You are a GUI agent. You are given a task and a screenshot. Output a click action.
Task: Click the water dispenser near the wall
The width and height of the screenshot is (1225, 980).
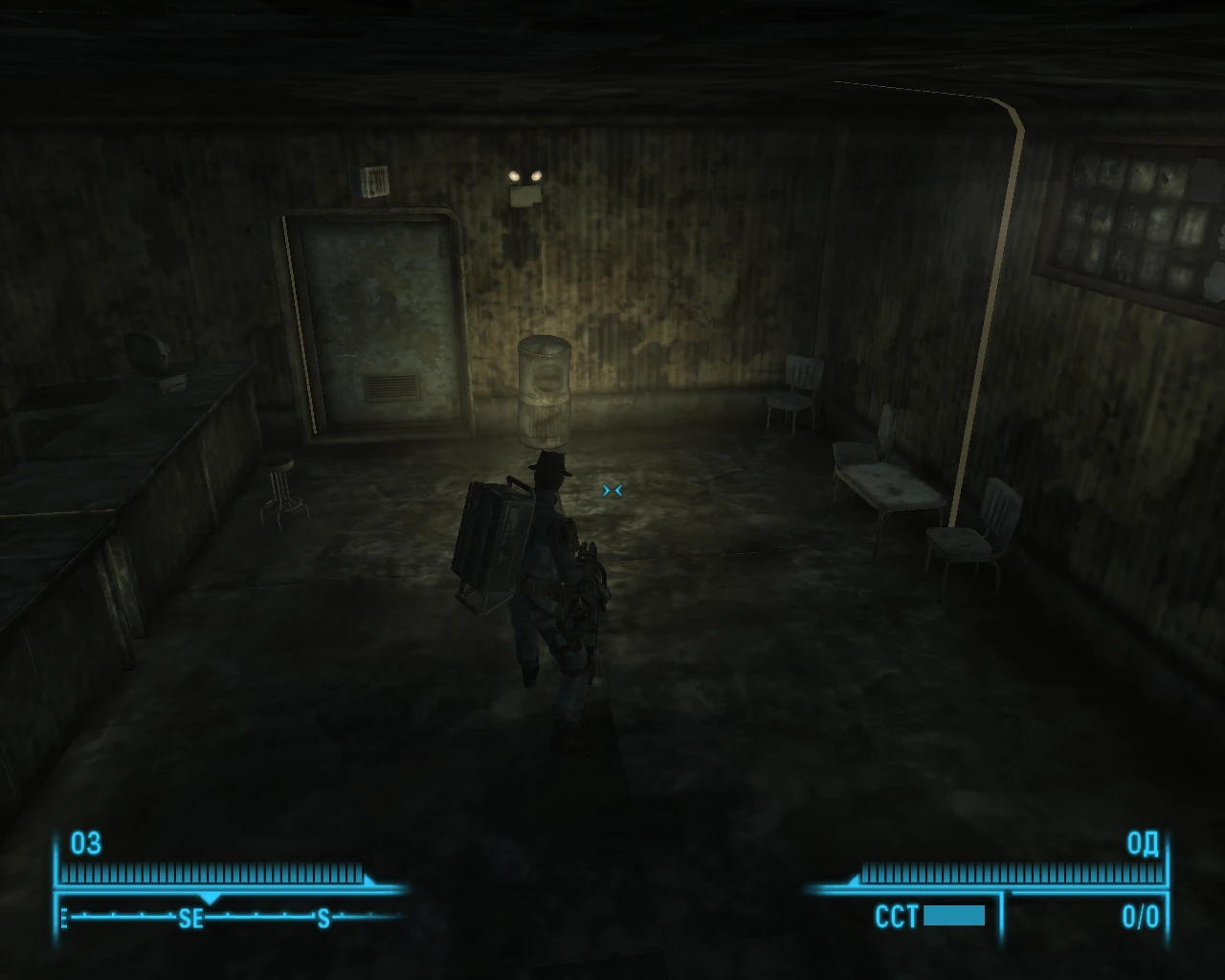click(545, 392)
